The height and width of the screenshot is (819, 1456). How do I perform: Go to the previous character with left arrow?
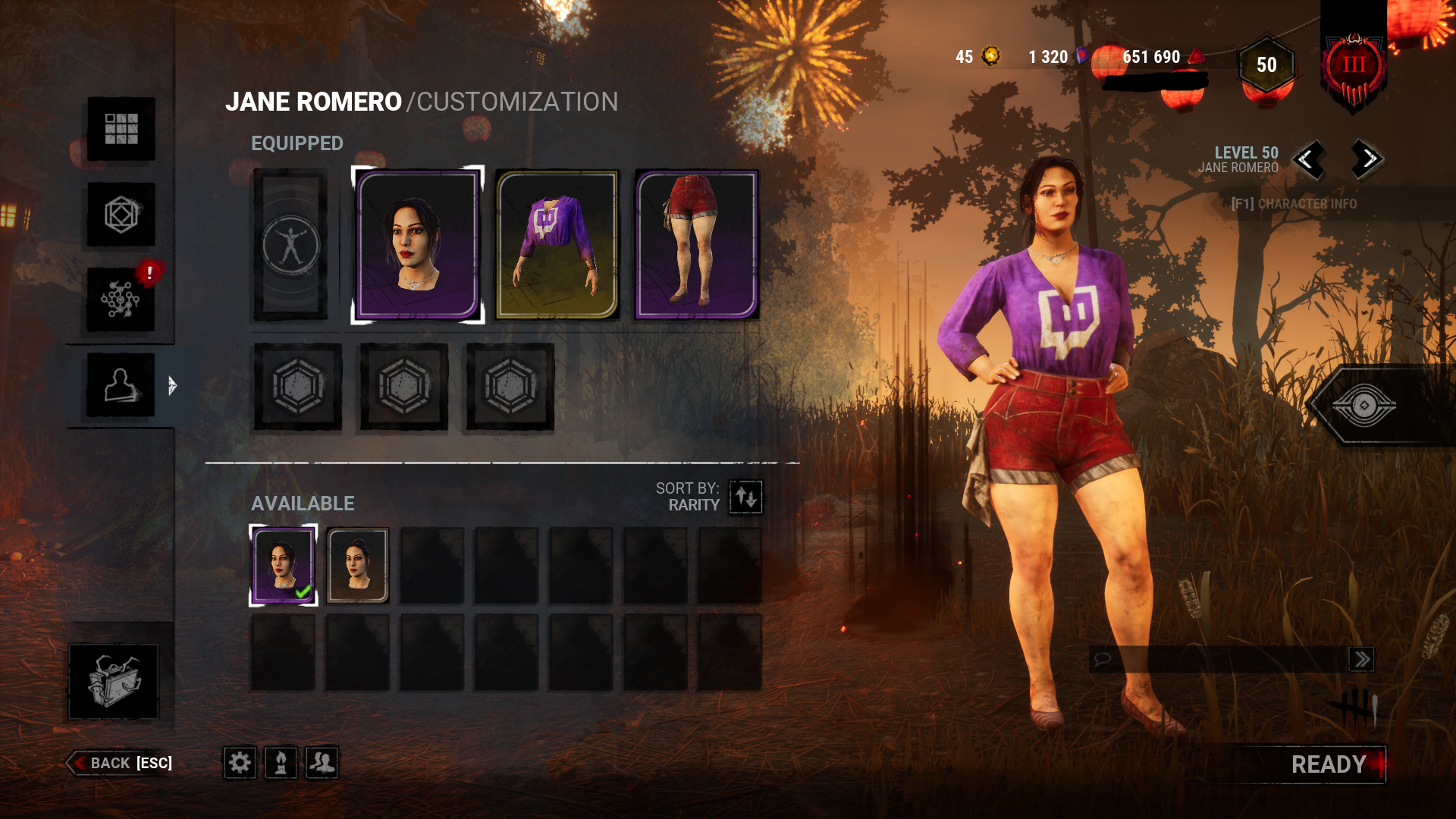click(1308, 159)
